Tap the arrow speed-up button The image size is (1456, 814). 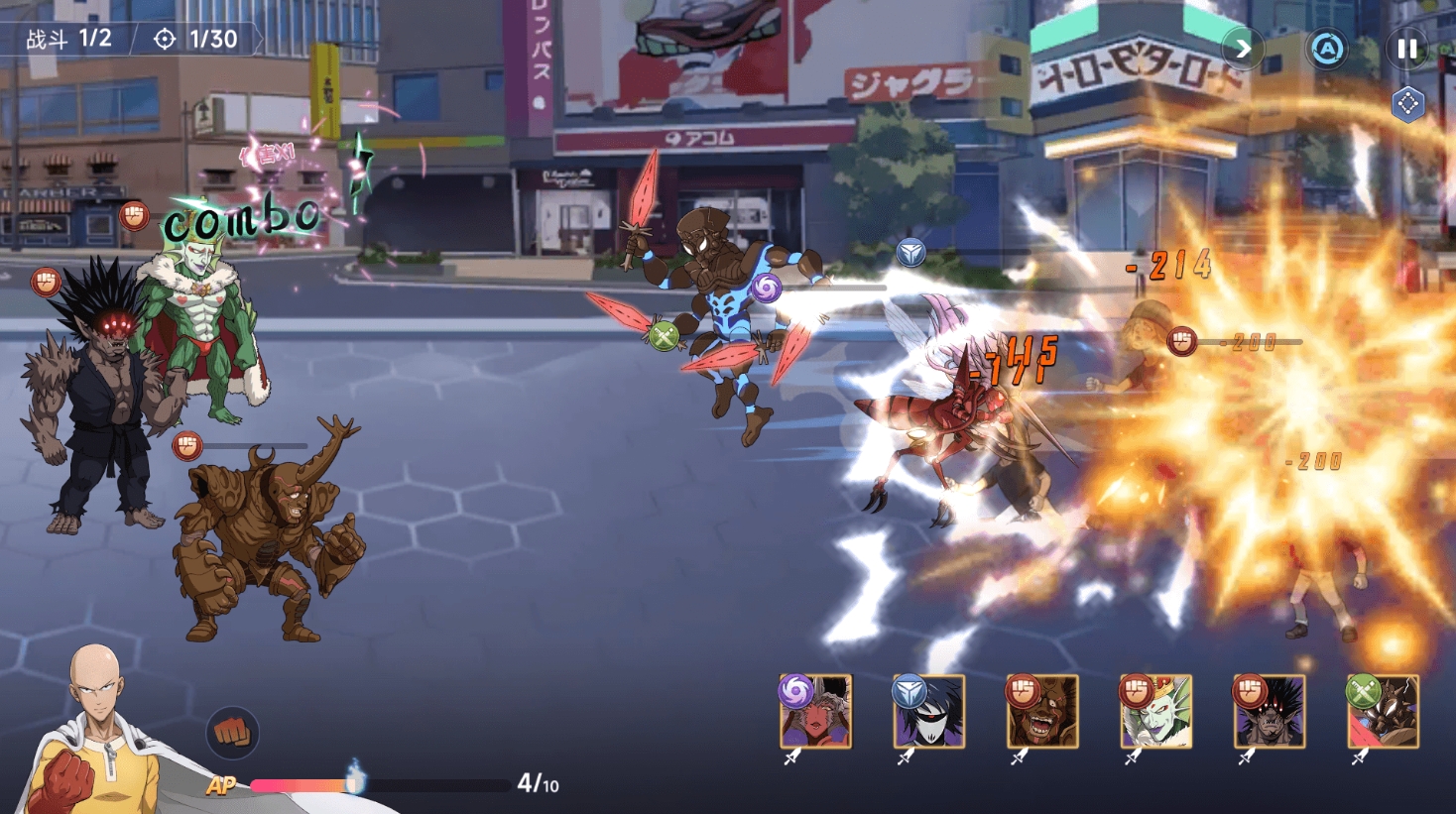[1243, 49]
